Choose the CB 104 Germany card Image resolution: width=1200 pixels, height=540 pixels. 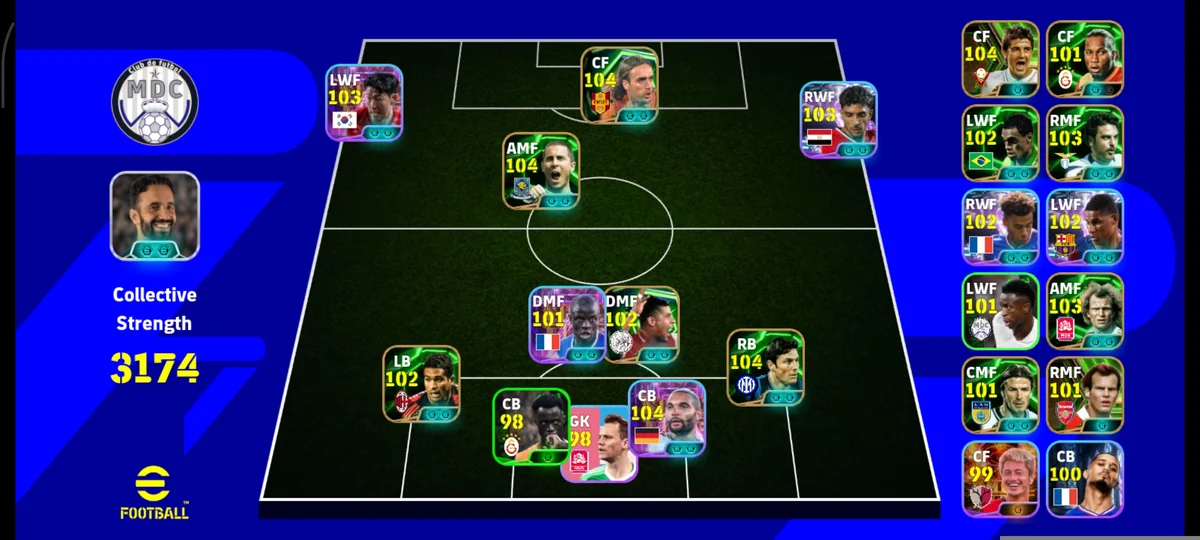pyautogui.click(x=667, y=418)
